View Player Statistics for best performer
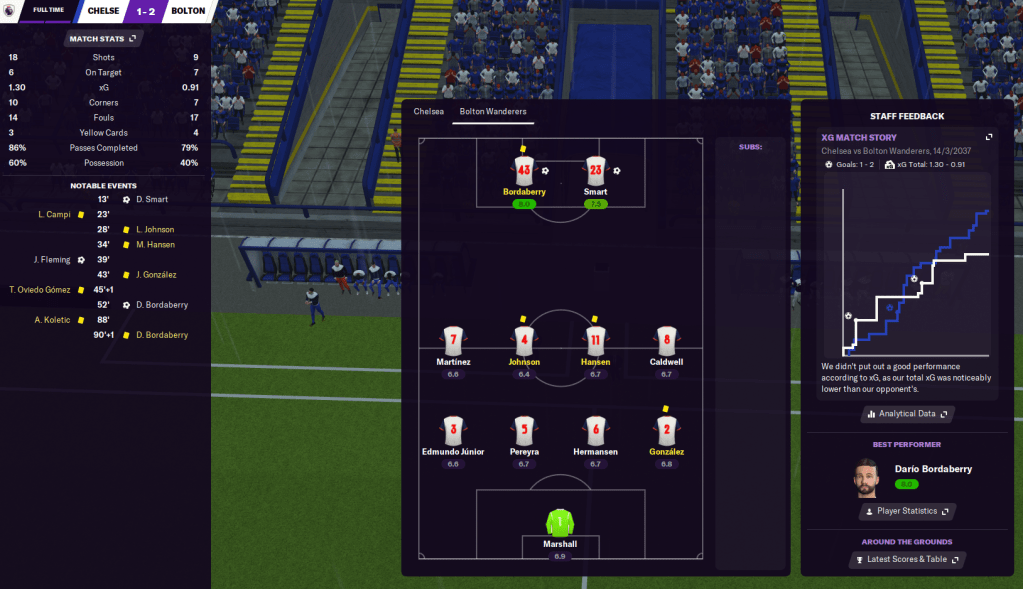 point(907,511)
